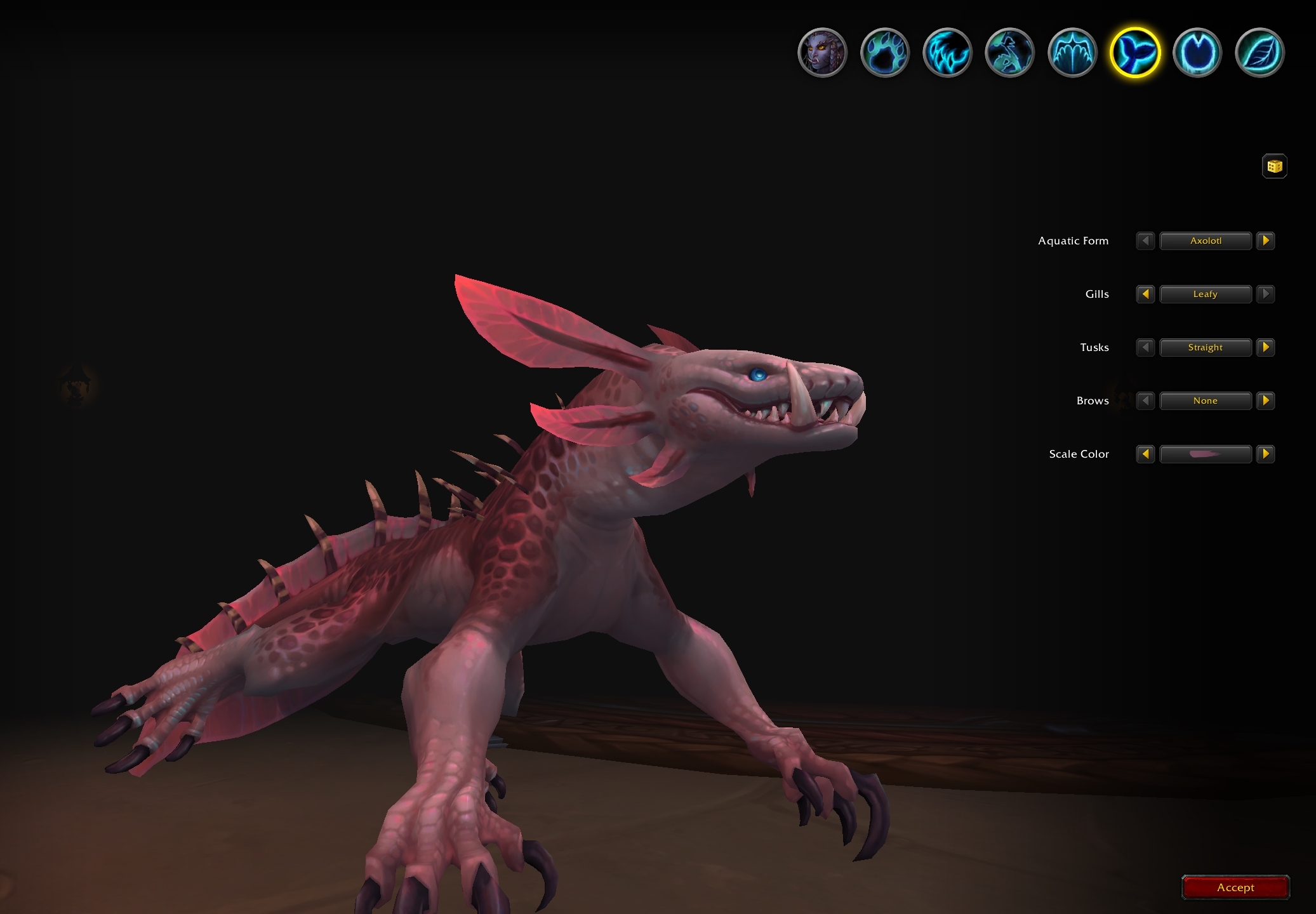This screenshot has width=1316, height=914.
Task: Click the next arrow for Aquatic Form
Action: point(1266,241)
